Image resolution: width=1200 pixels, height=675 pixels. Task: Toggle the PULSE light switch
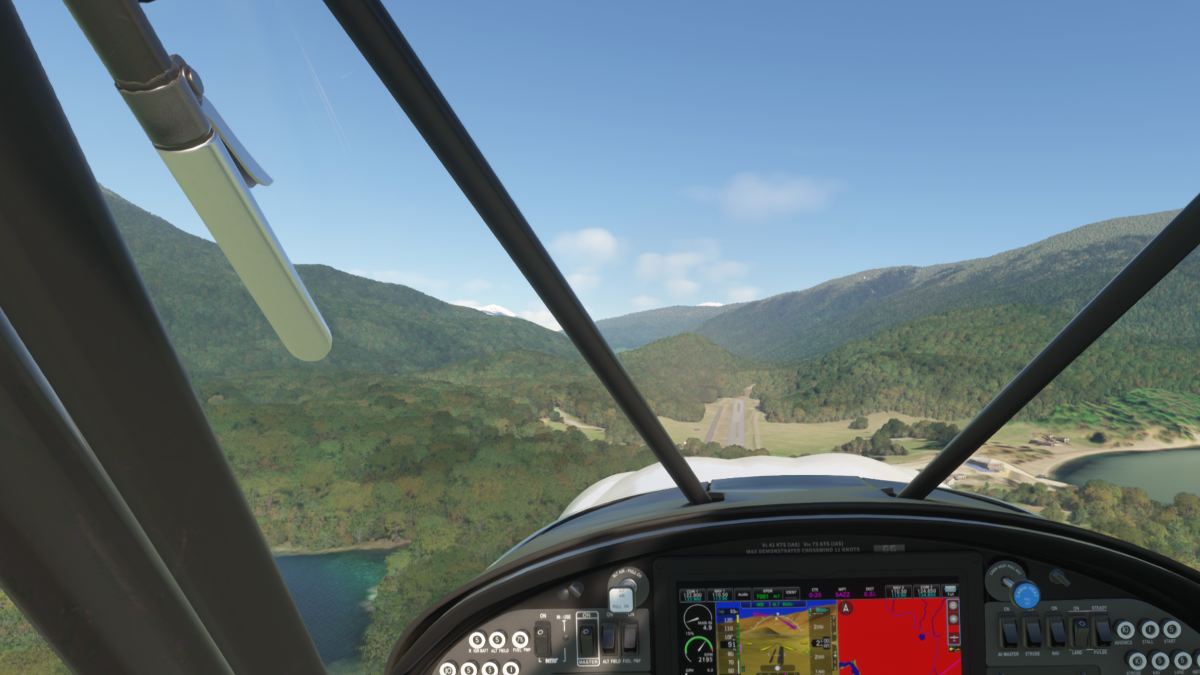[1103, 632]
